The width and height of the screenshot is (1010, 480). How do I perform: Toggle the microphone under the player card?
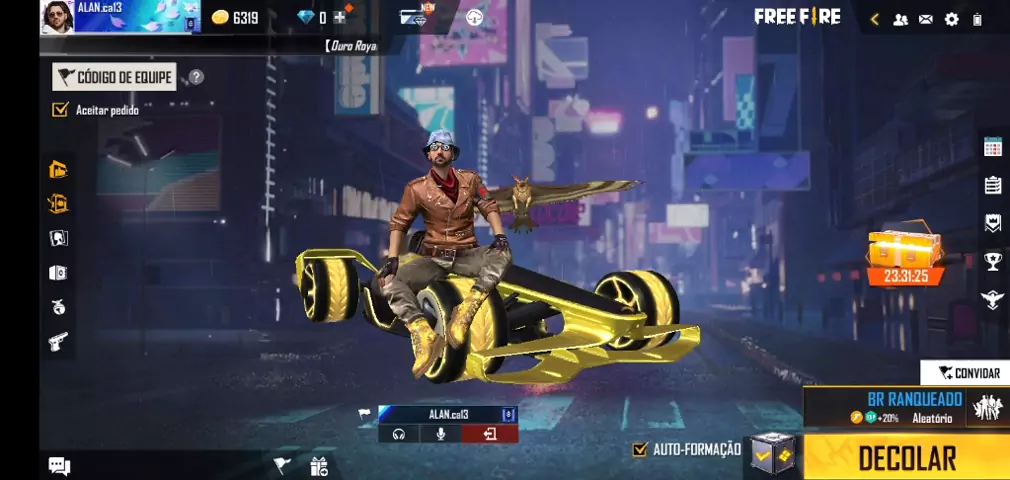pyautogui.click(x=440, y=434)
